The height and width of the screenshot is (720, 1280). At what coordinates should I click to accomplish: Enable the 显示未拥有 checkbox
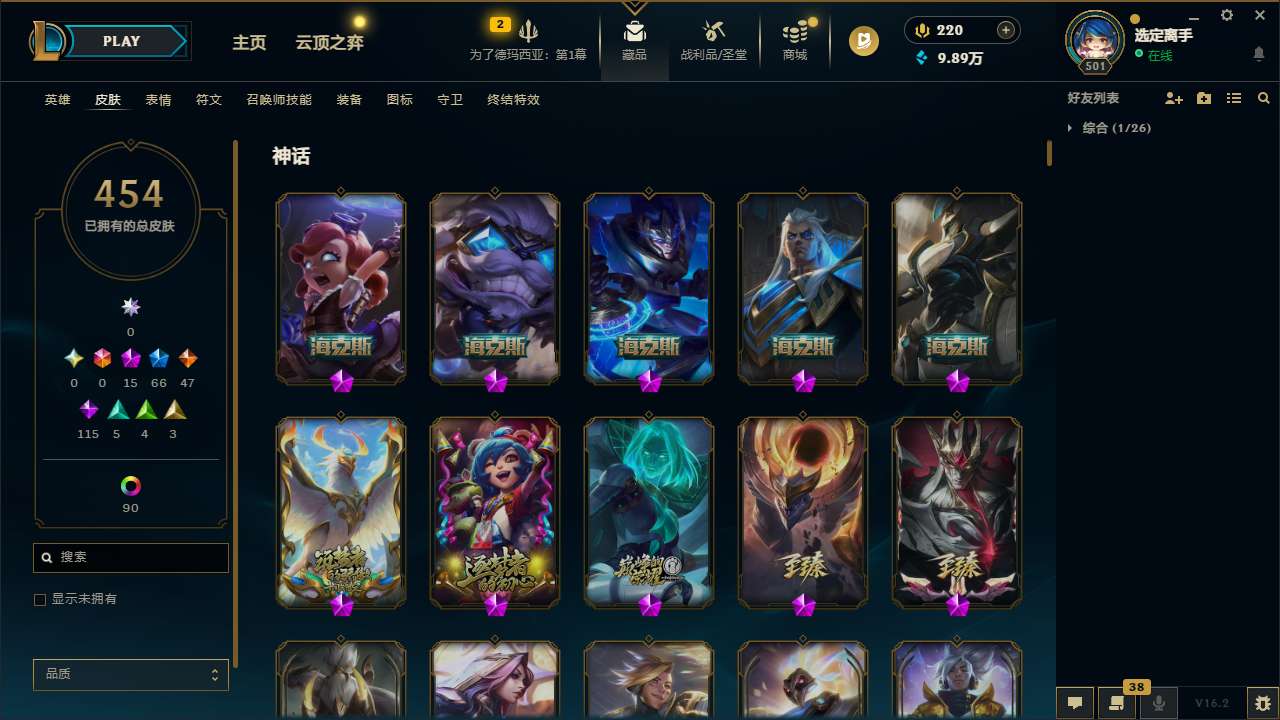coord(40,599)
